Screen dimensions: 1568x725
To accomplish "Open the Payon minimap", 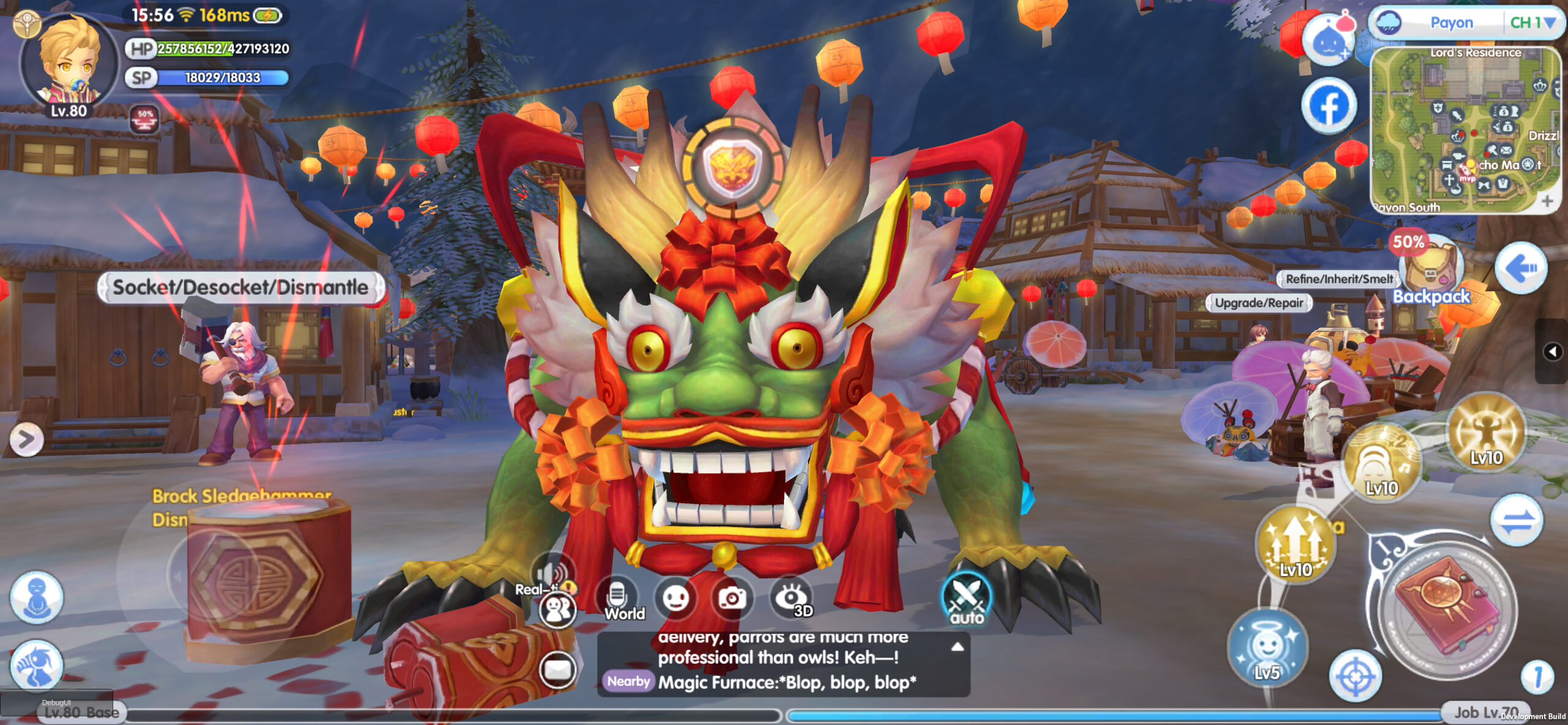I will pyautogui.click(x=1464, y=131).
